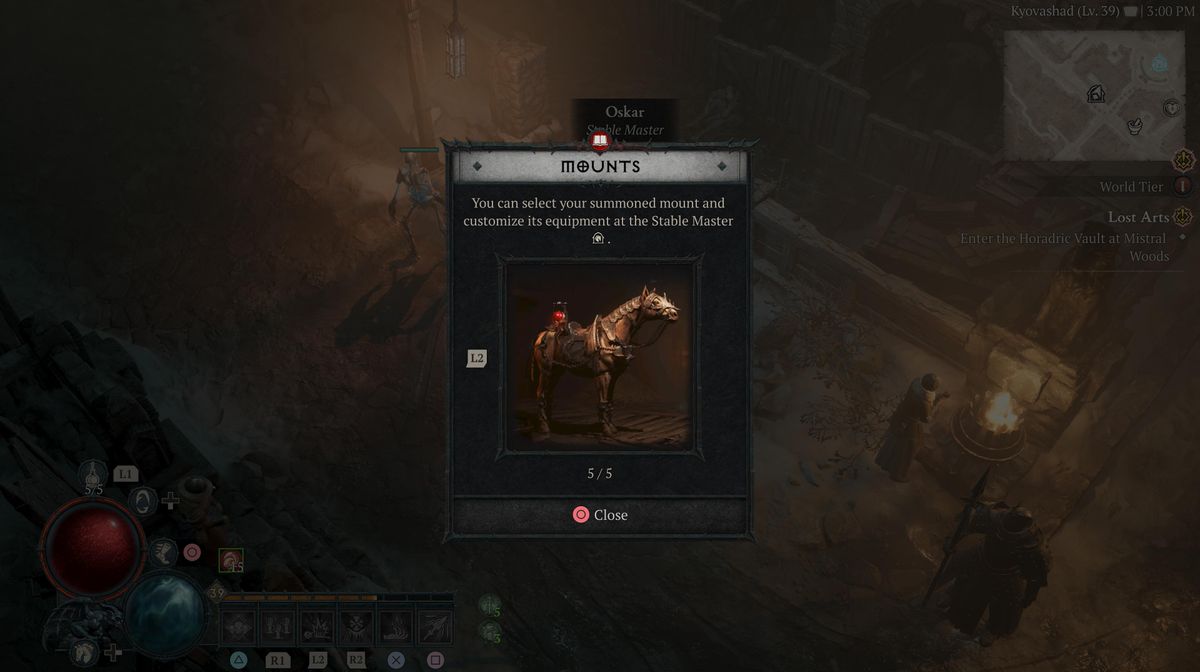Image resolution: width=1200 pixels, height=672 pixels.
Task: Activate the arrow skill in the last slot
Action: click(x=435, y=627)
